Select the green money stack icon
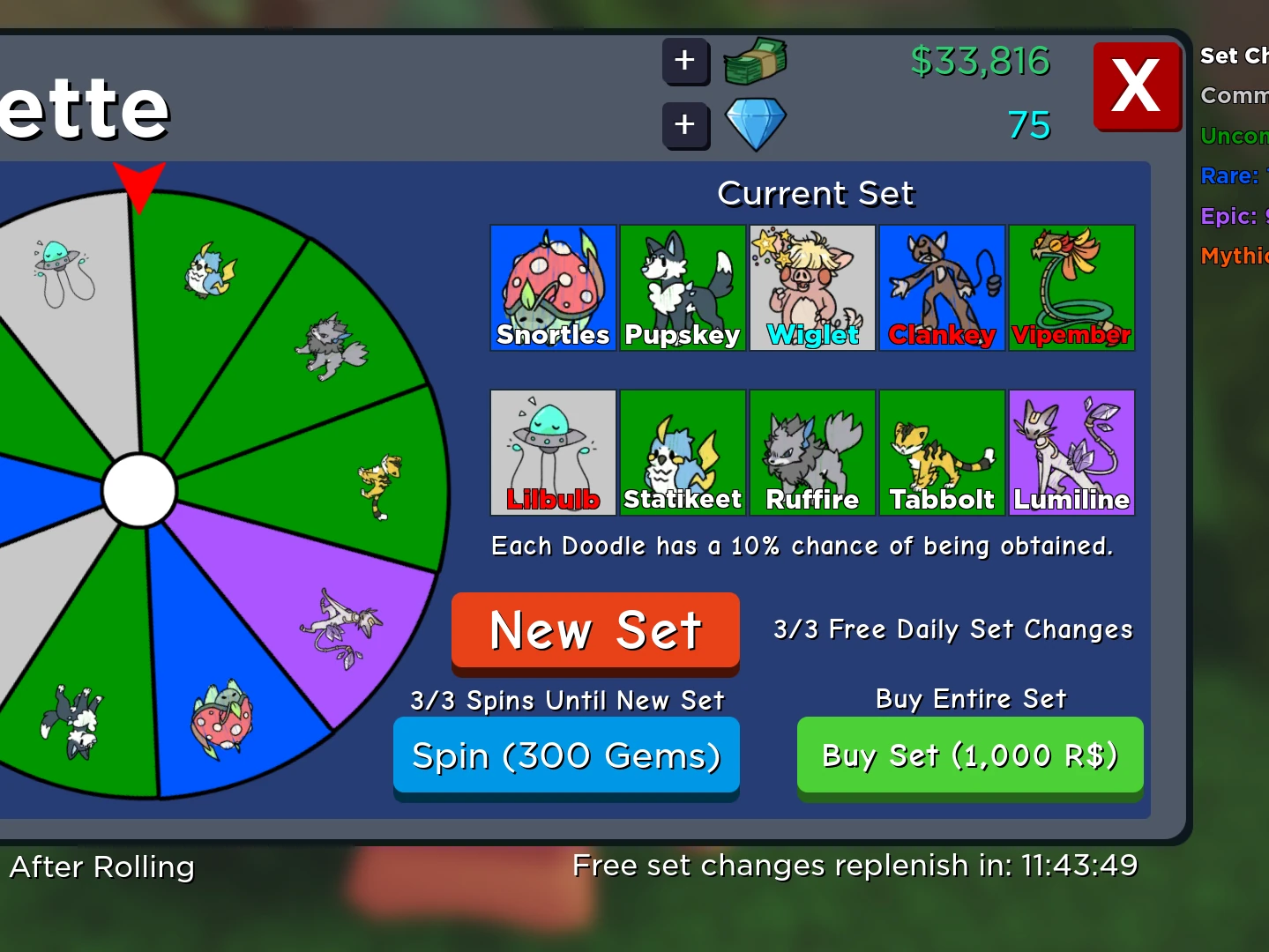The width and height of the screenshot is (1269, 952). pyautogui.click(x=754, y=61)
